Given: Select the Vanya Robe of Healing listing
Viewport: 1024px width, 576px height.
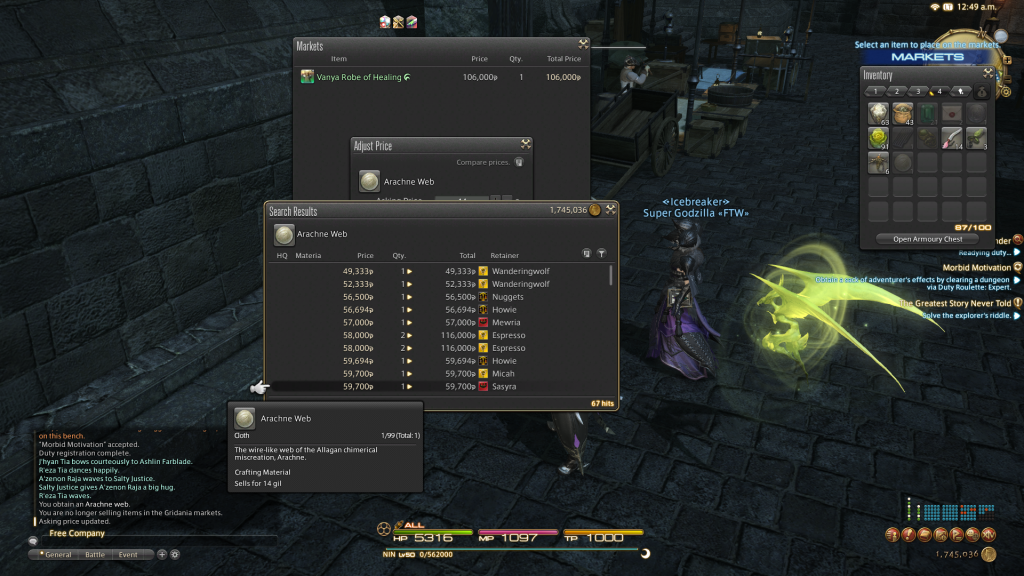Looking at the screenshot, I should point(362,77).
